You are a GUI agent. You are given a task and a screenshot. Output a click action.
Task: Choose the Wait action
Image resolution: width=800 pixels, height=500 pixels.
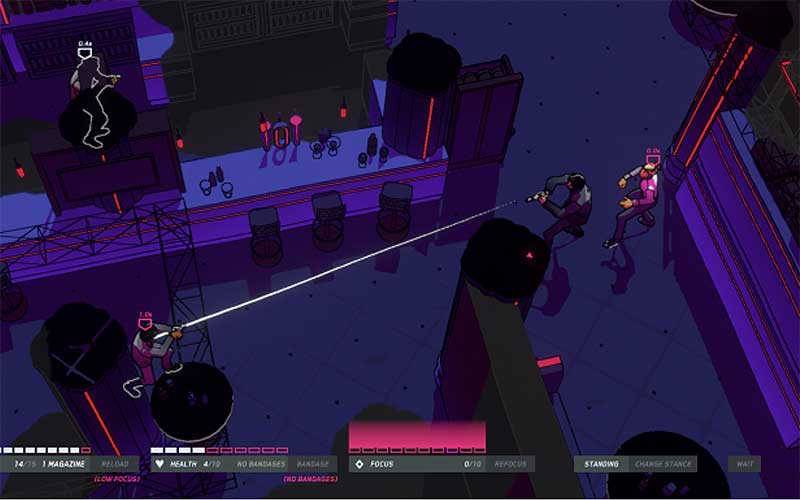tap(745, 464)
